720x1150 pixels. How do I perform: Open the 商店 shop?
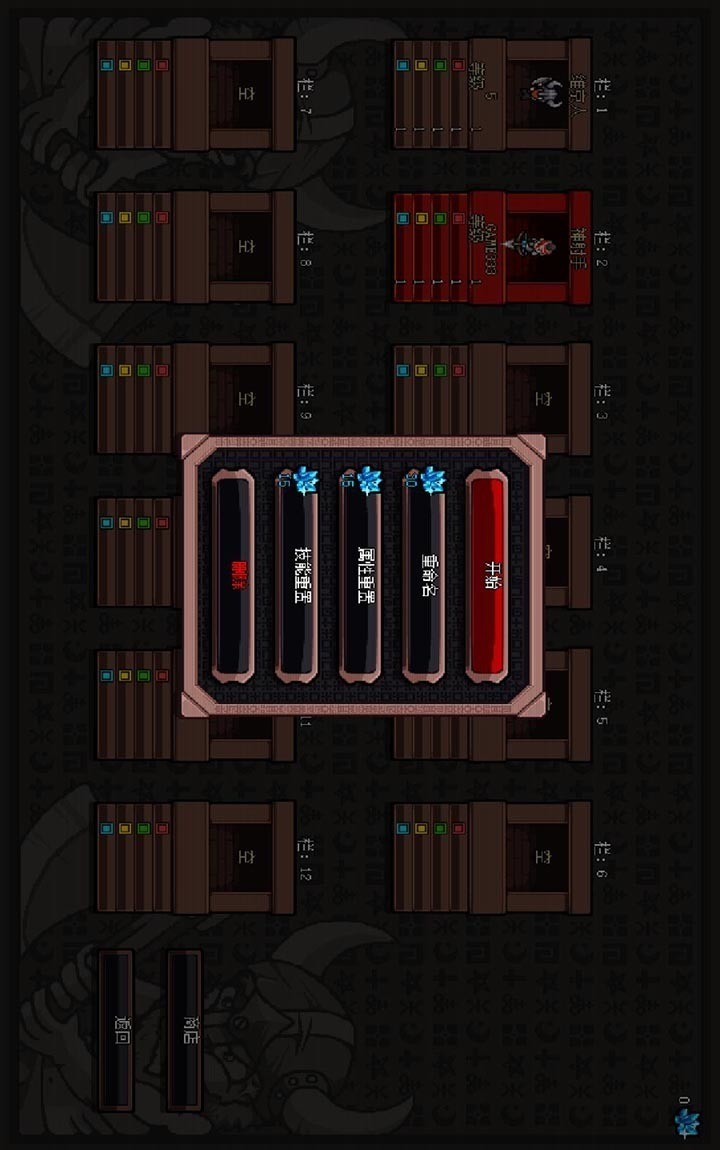[185, 1030]
